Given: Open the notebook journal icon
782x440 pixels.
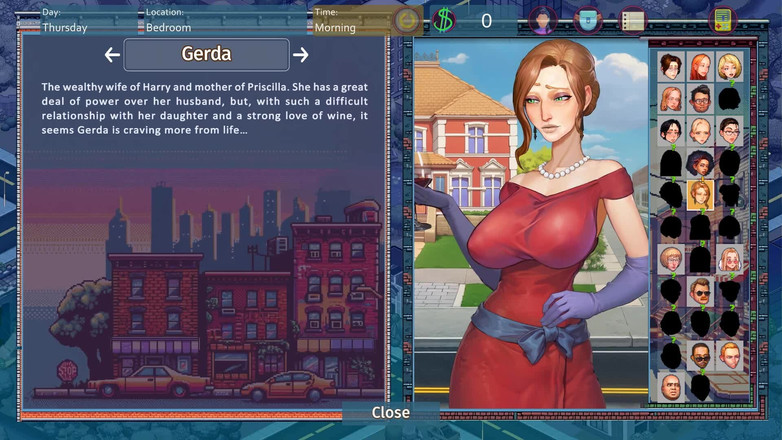Looking at the screenshot, I should (632, 20).
